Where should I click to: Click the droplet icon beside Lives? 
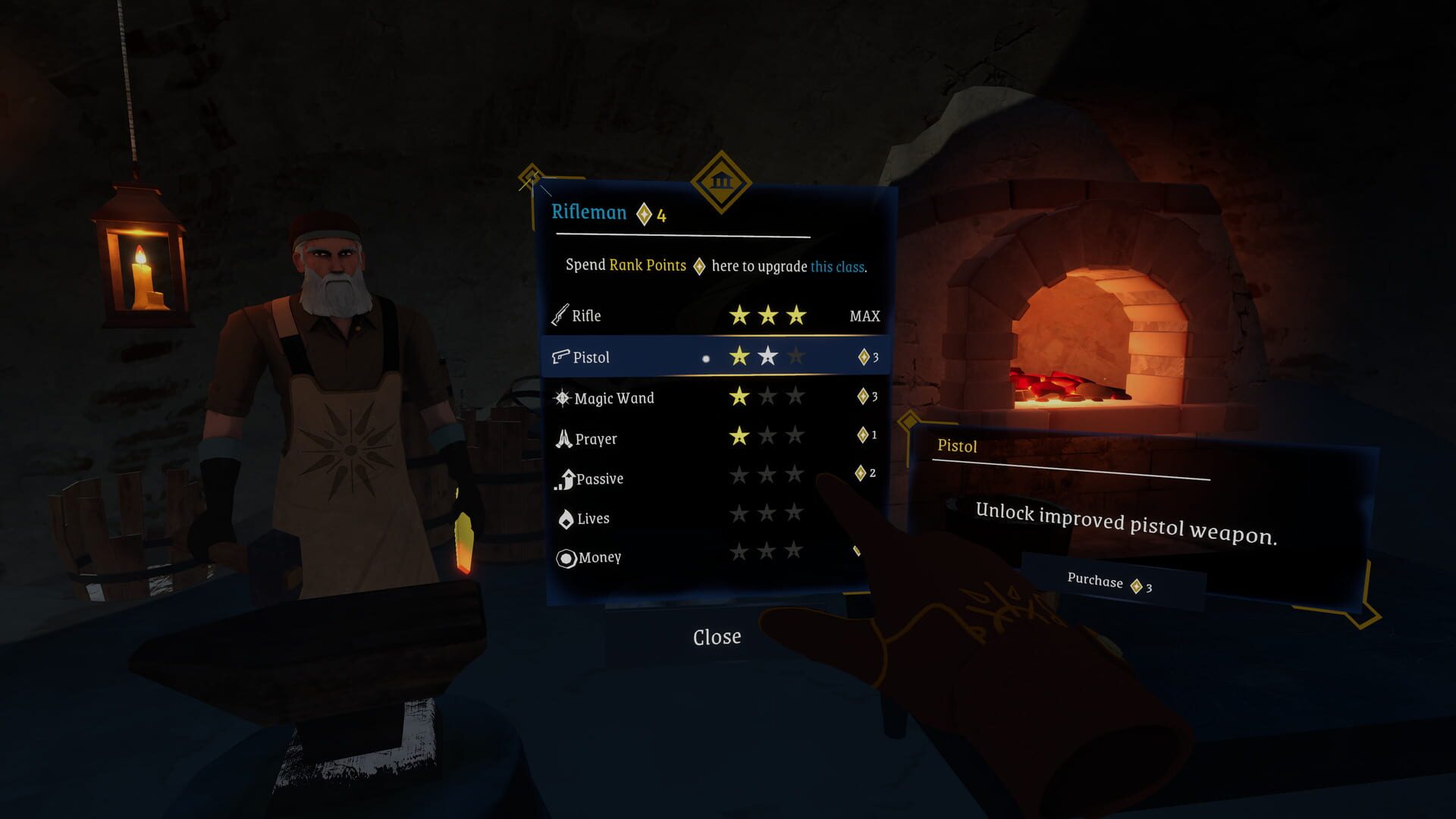click(x=565, y=517)
